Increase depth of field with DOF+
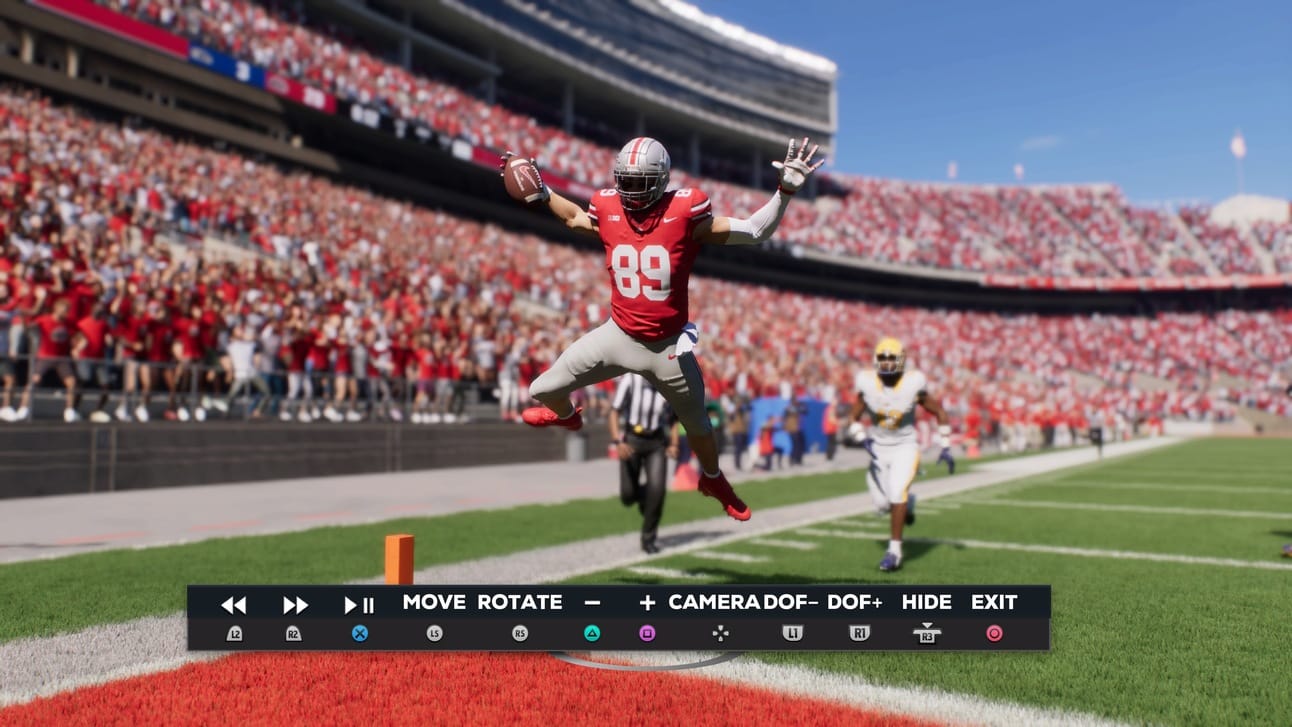Screen dimensions: 1292x727 856,602
